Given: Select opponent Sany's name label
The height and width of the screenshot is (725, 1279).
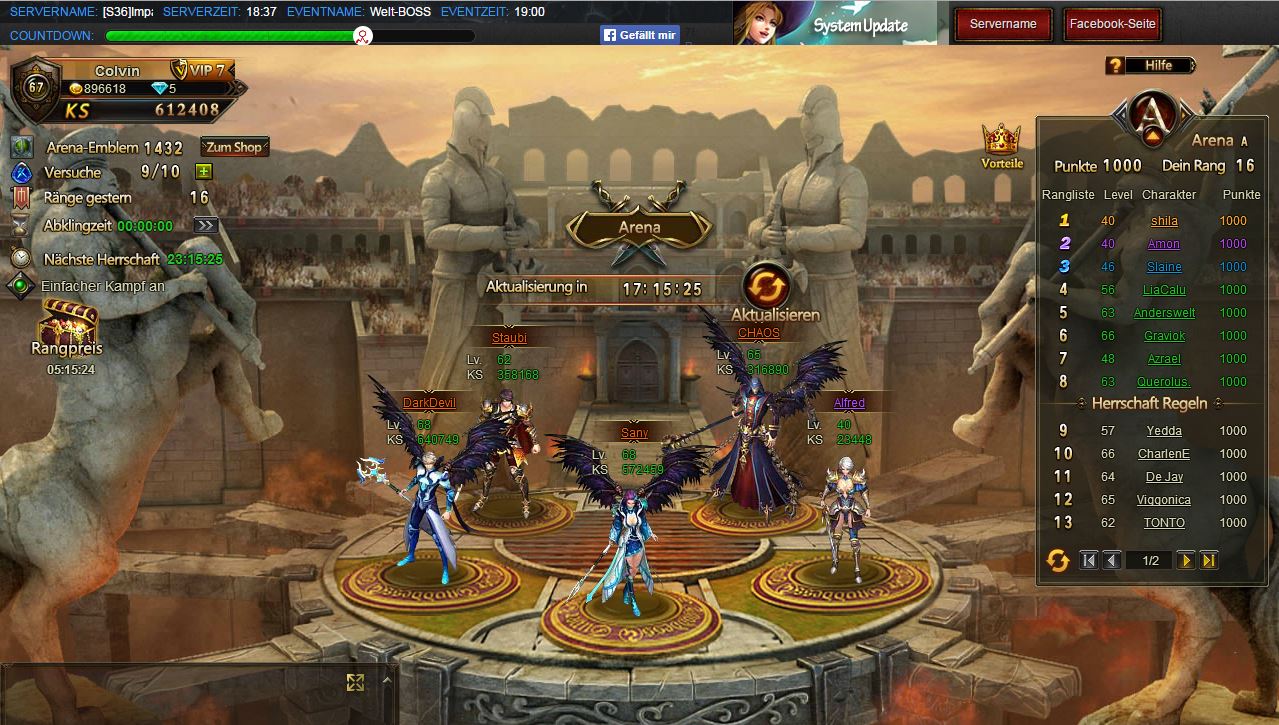Looking at the screenshot, I should [634, 433].
